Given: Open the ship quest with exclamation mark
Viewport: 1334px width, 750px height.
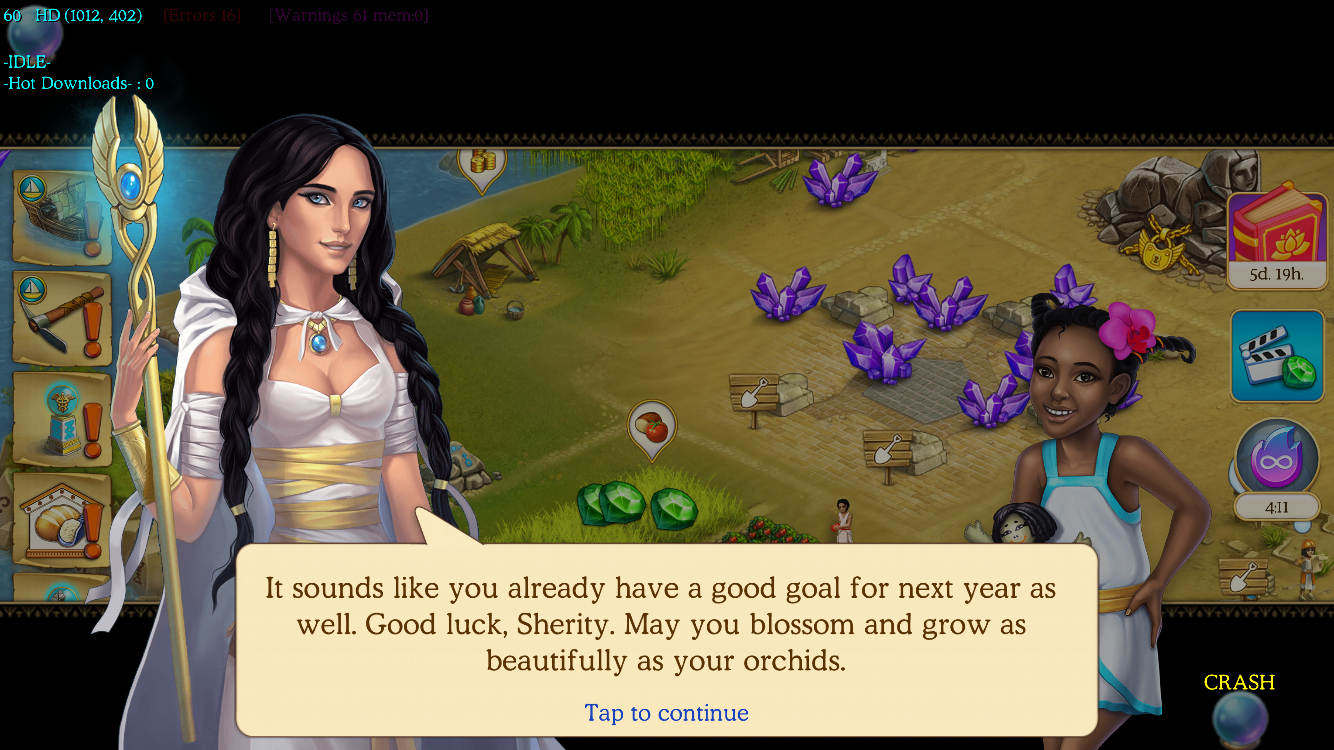Looking at the screenshot, I should coord(62,216).
